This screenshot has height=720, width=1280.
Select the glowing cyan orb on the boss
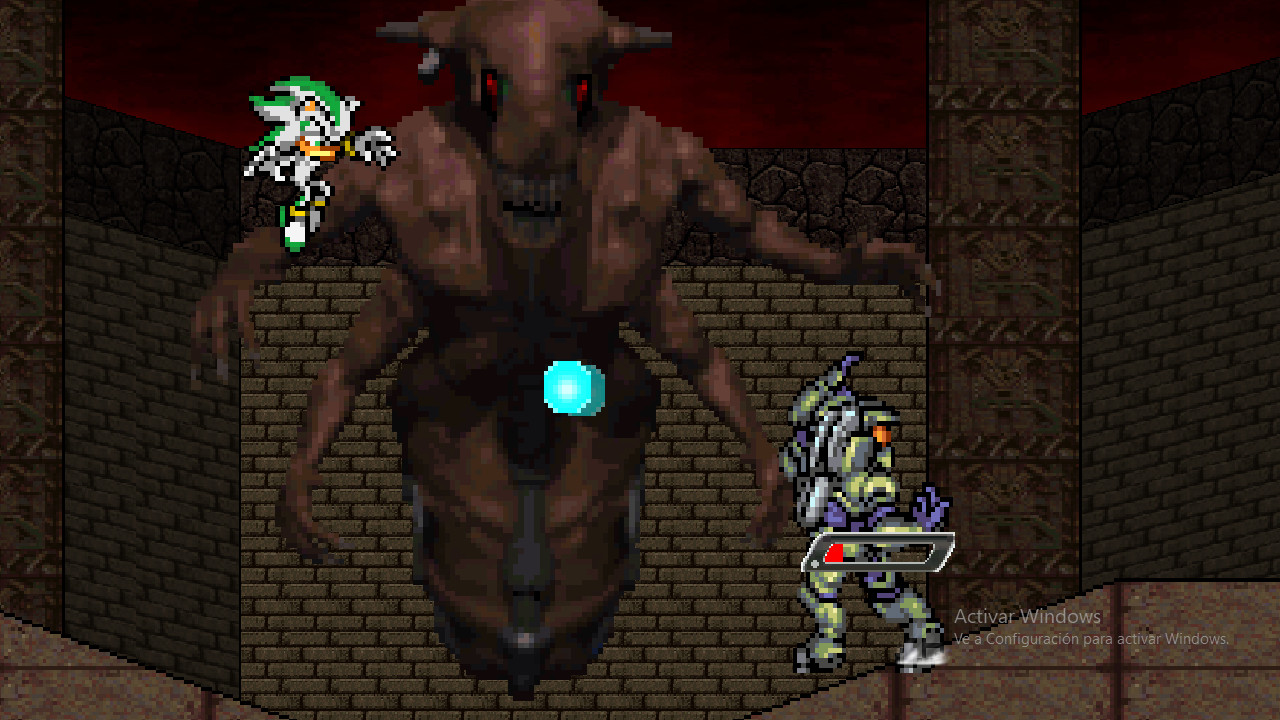(570, 389)
